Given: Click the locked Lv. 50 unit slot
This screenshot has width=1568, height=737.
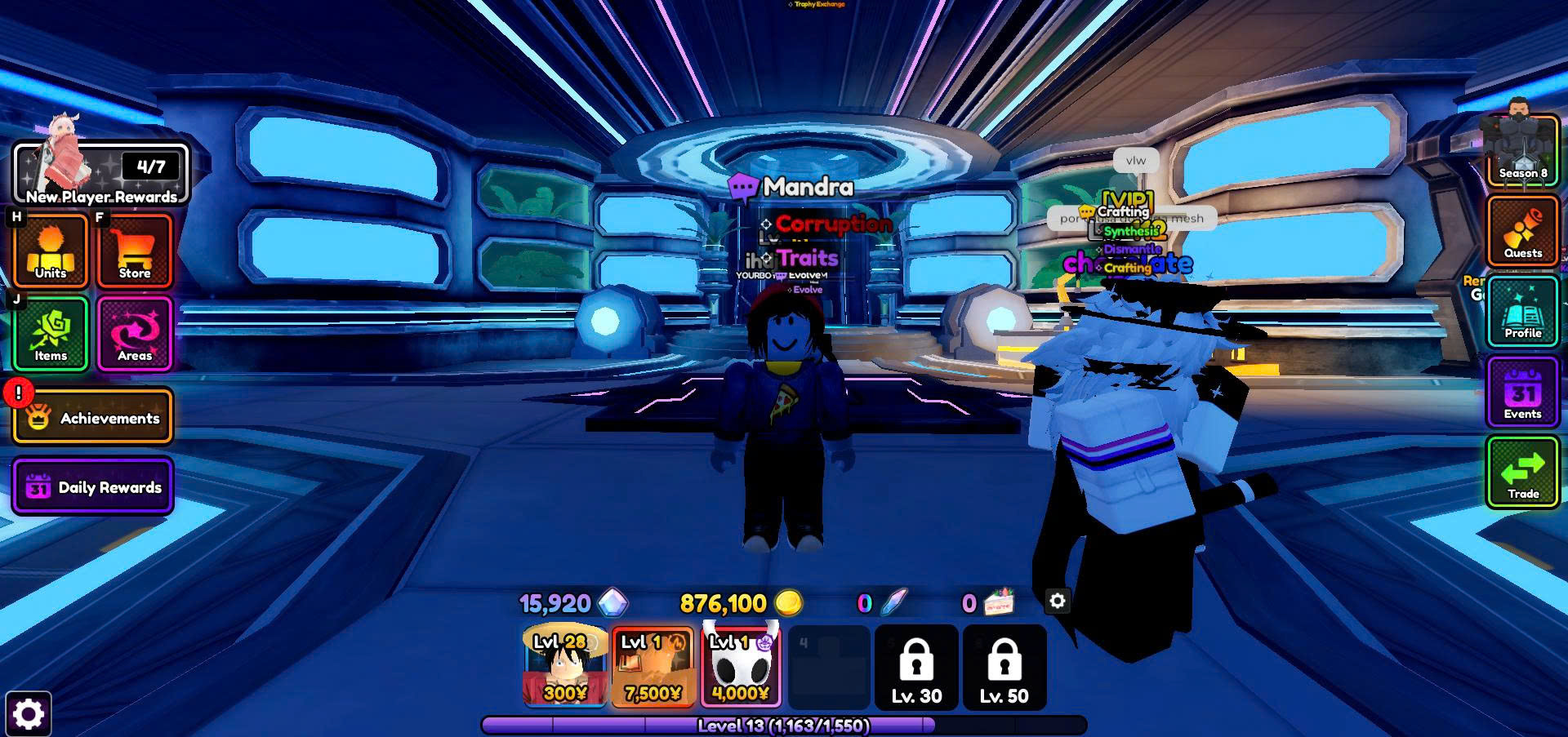Looking at the screenshot, I should 1004,667.
